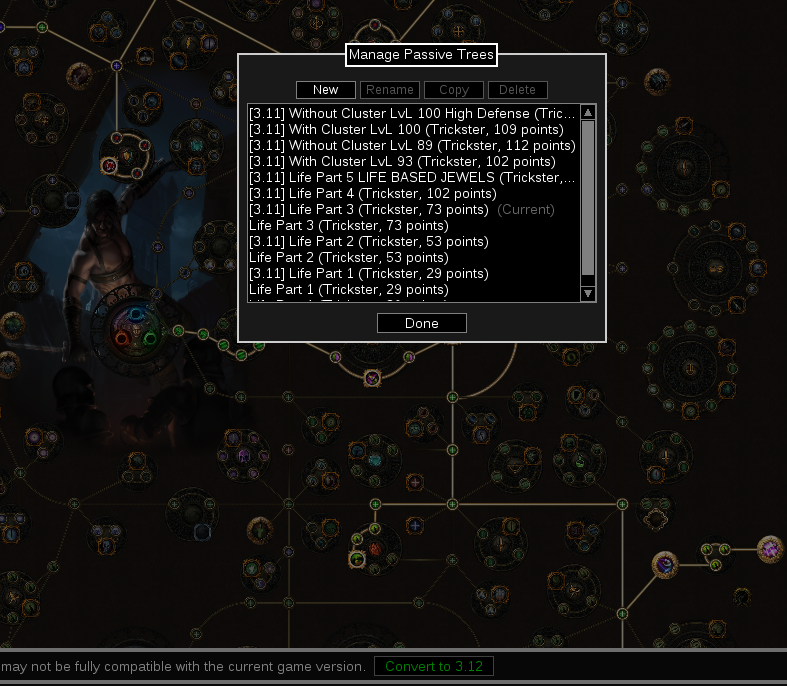Choose the [3.11] Life Part 4 tree
Viewport: 787px width, 686px height.
click(x=372, y=194)
